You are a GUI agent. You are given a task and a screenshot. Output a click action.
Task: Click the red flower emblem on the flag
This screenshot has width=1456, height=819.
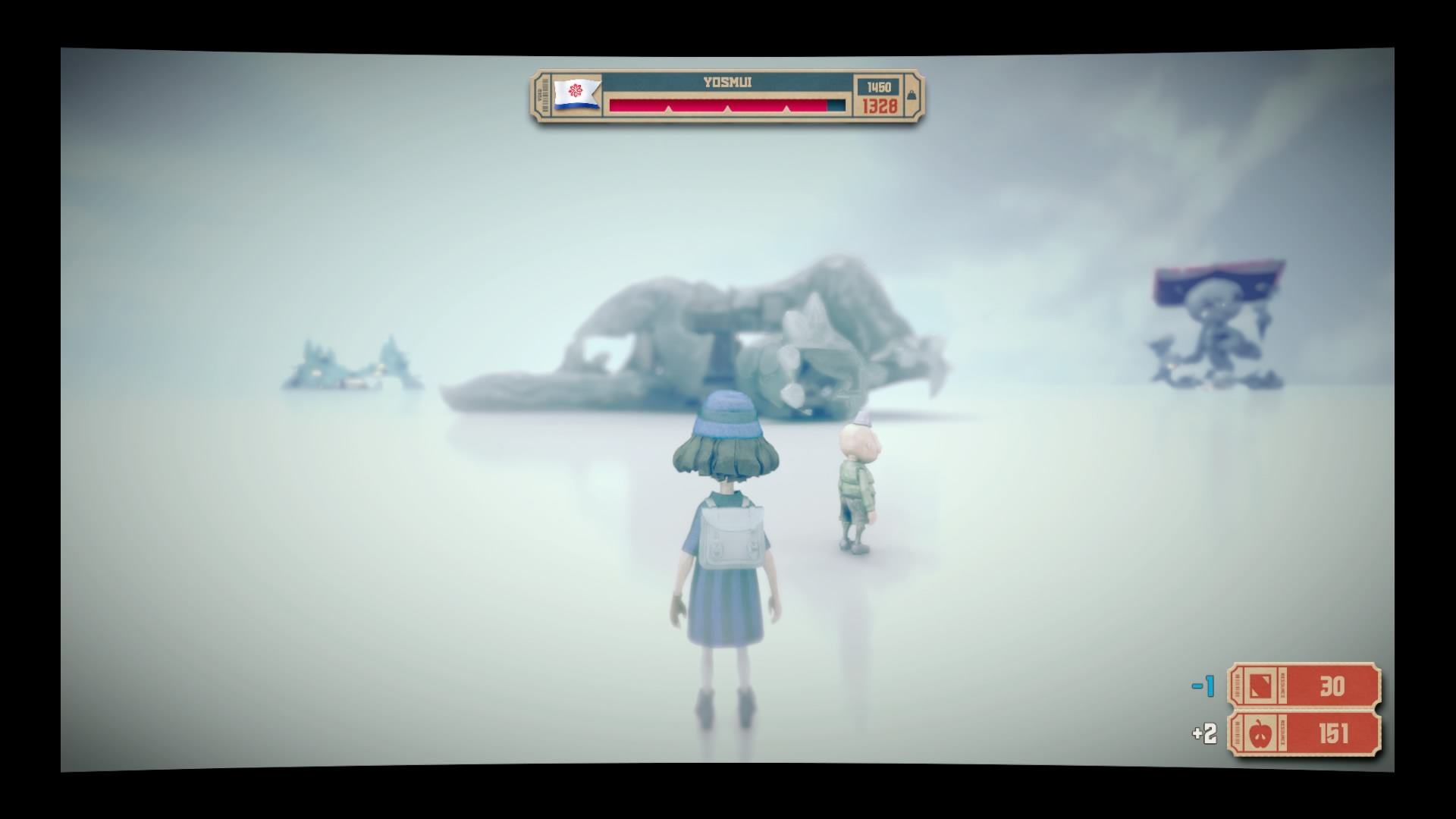click(575, 90)
